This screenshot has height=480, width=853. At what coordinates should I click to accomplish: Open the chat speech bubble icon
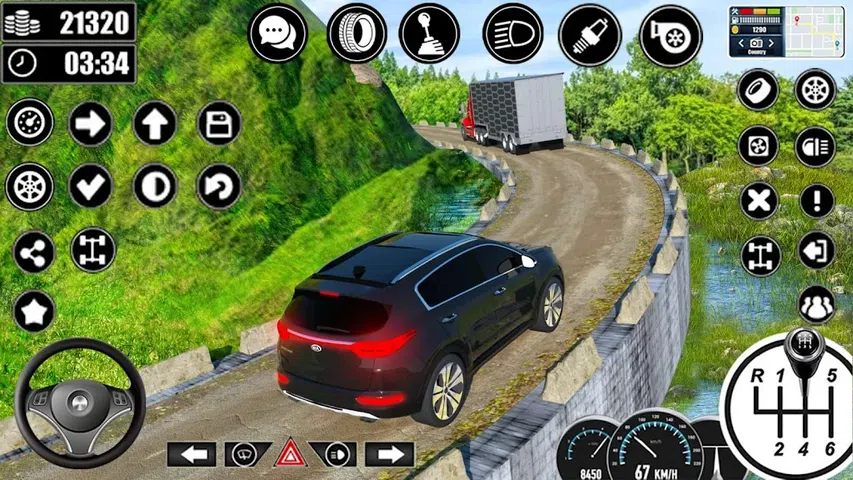[x=277, y=33]
